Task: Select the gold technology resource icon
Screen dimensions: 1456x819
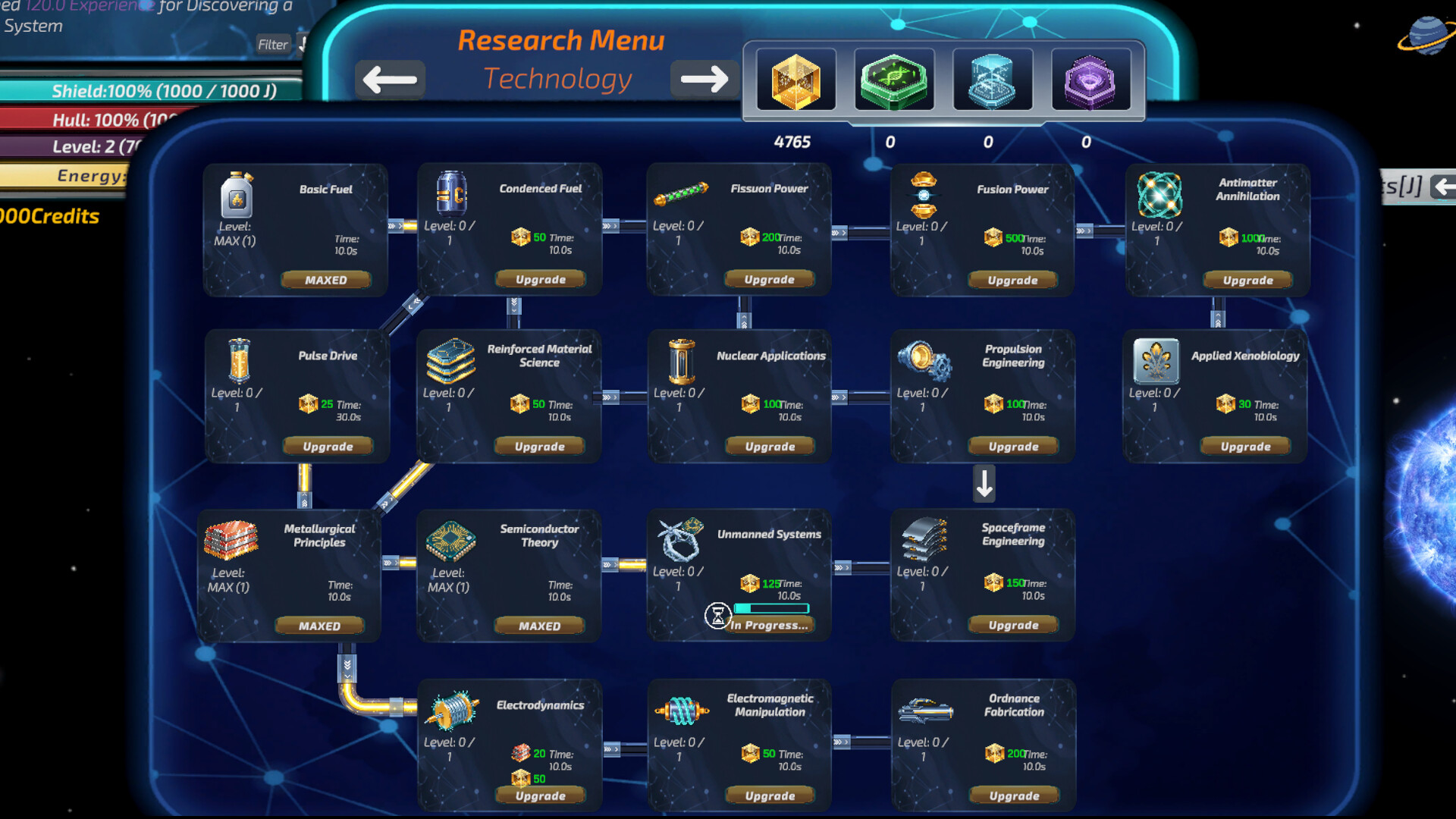Action: pos(795,79)
